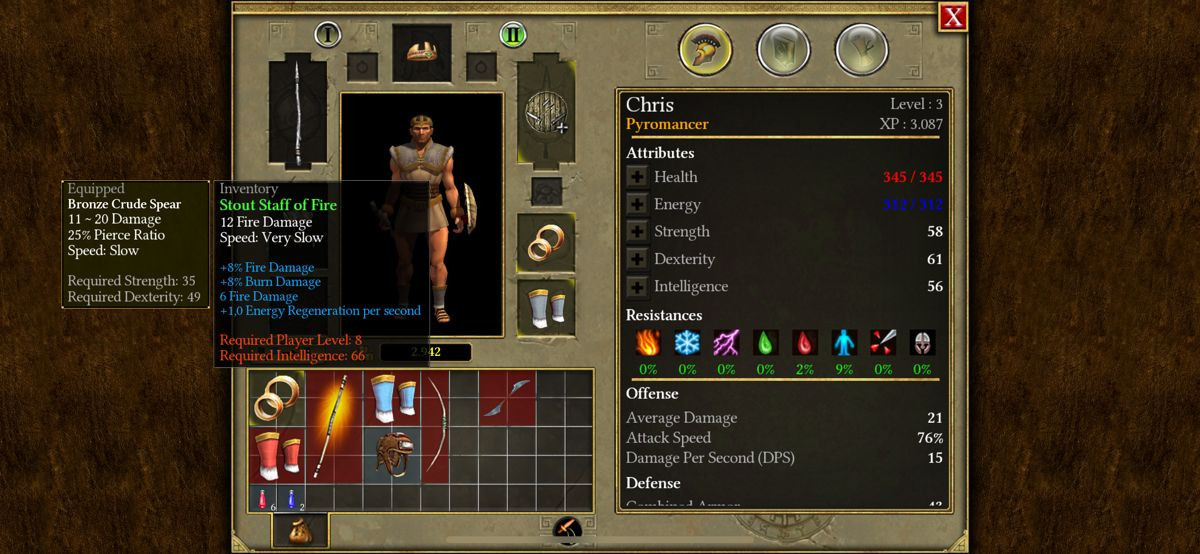The width and height of the screenshot is (1200, 554).
Task: Select the equipped spear weapon slot
Action: tap(297, 115)
